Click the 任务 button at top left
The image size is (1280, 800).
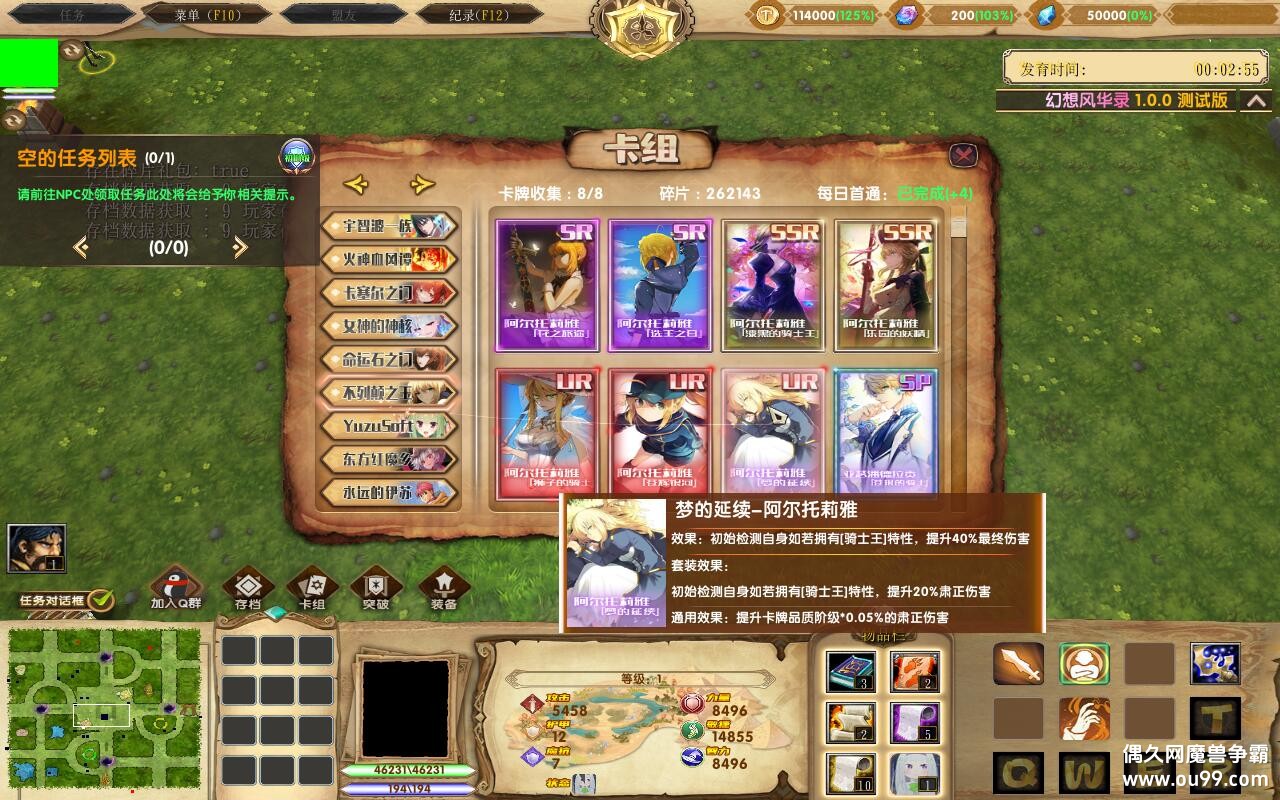pyautogui.click(x=71, y=14)
